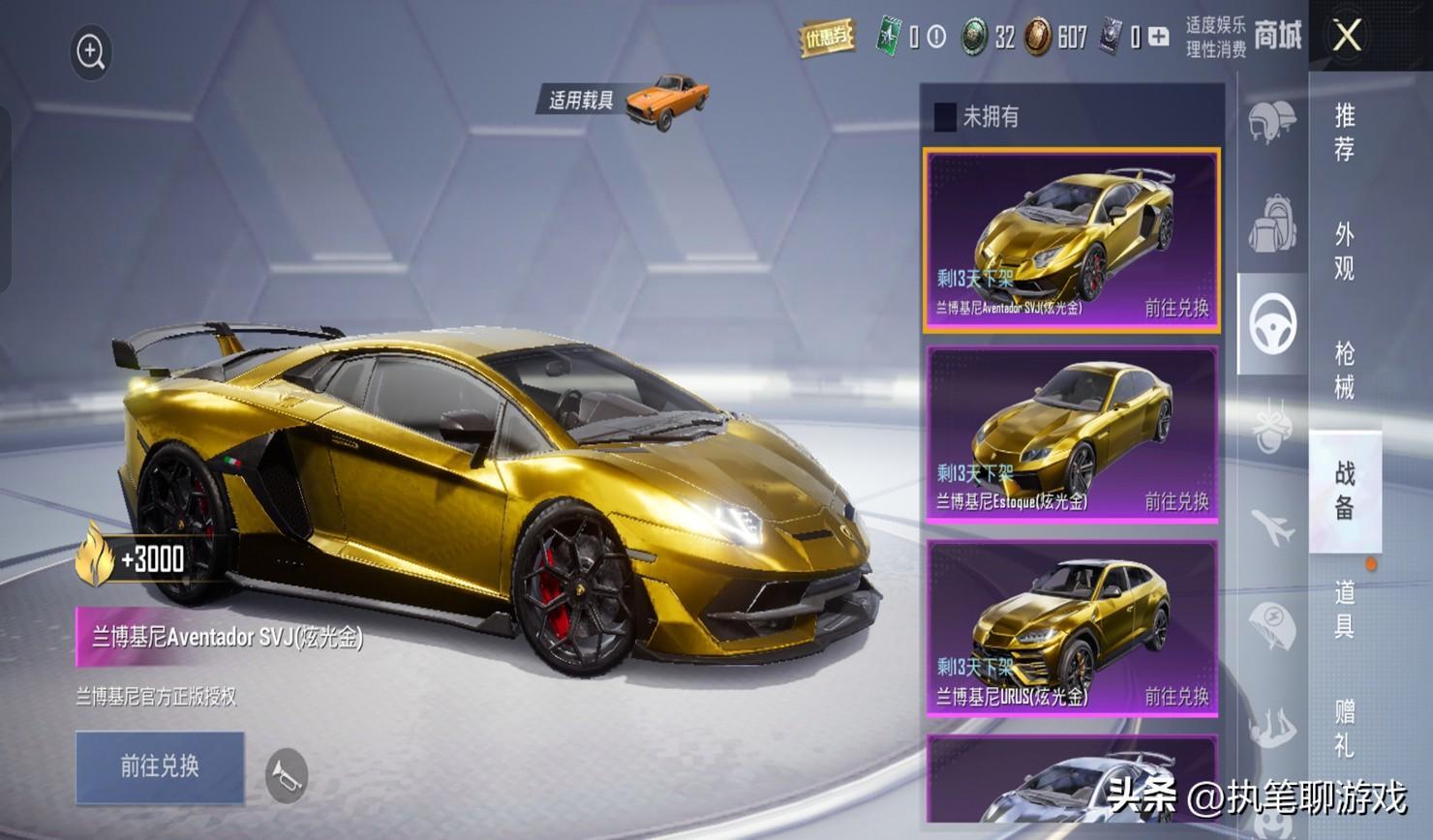Toggle the 未拥有 checkbox
1433x840 pixels.
coord(945,117)
